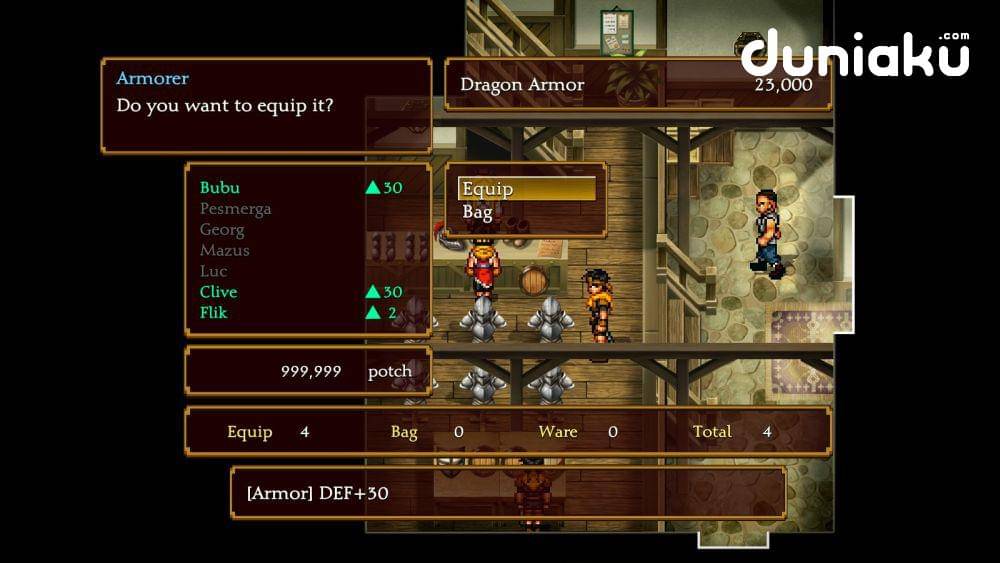Choose the Equip option
This screenshot has width=1000, height=563.
[x=488, y=189]
